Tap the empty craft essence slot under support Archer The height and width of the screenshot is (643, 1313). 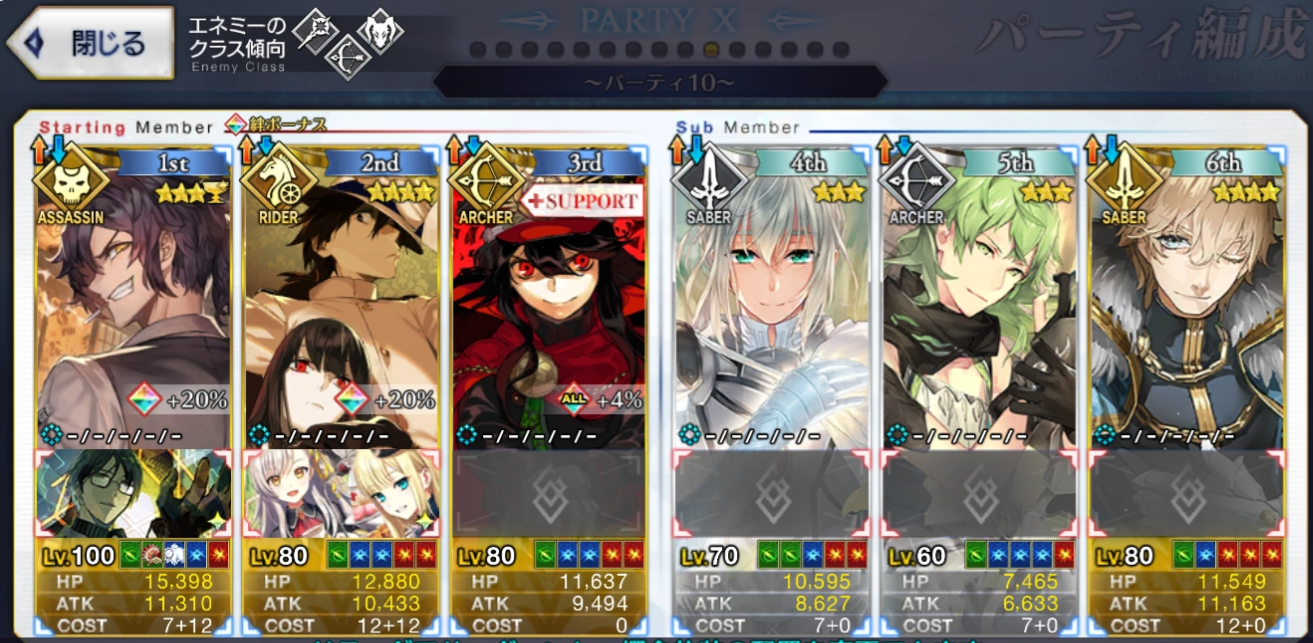click(548, 493)
